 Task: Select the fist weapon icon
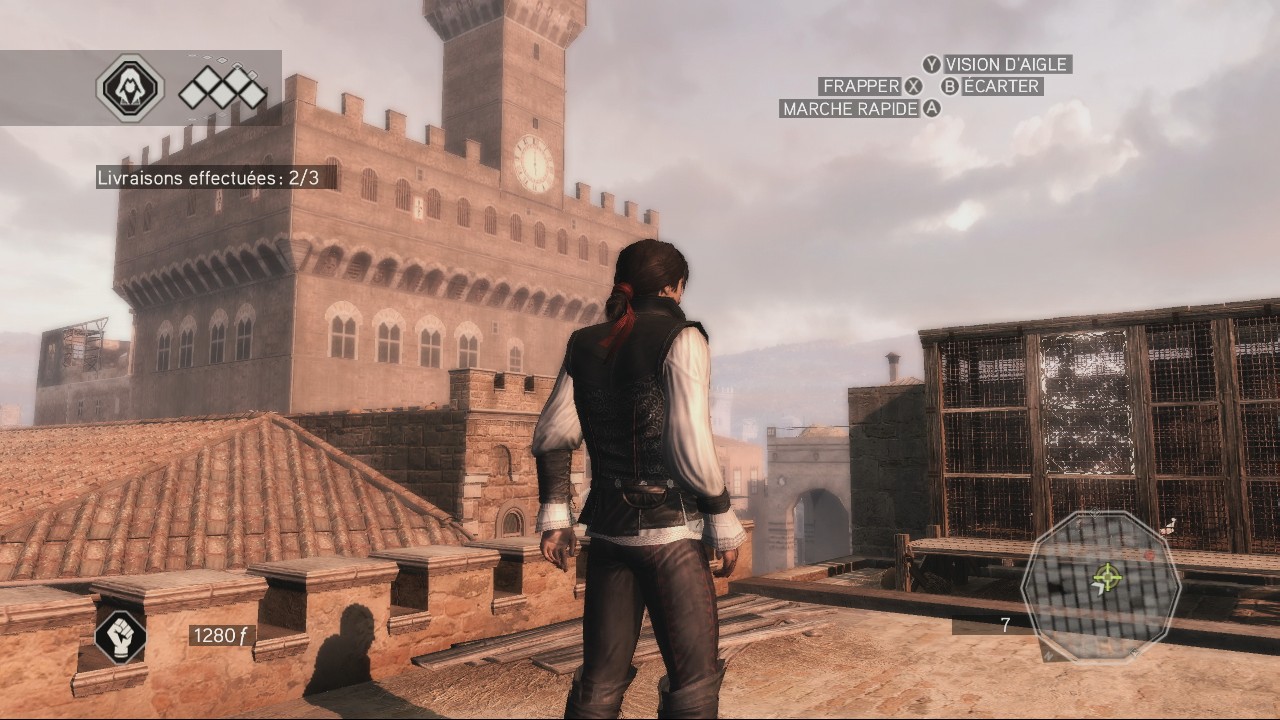[x=120, y=637]
